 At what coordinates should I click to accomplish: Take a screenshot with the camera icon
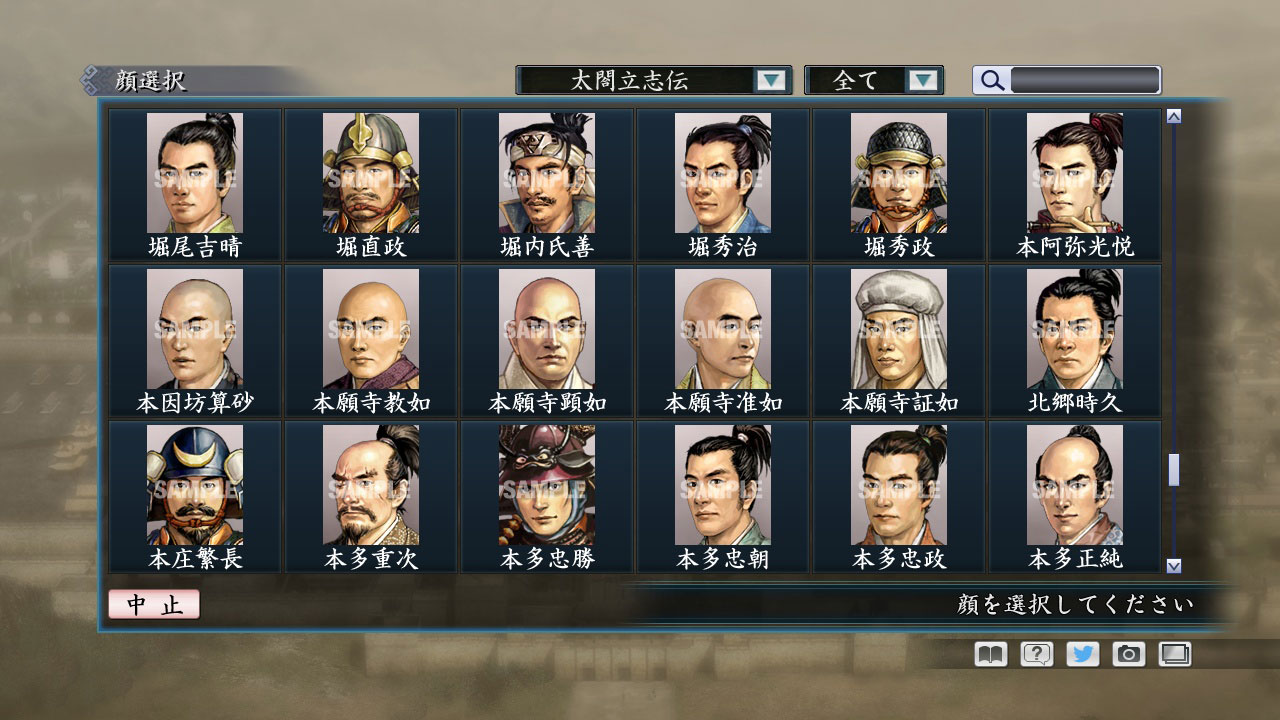pyautogui.click(x=1129, y=654)
